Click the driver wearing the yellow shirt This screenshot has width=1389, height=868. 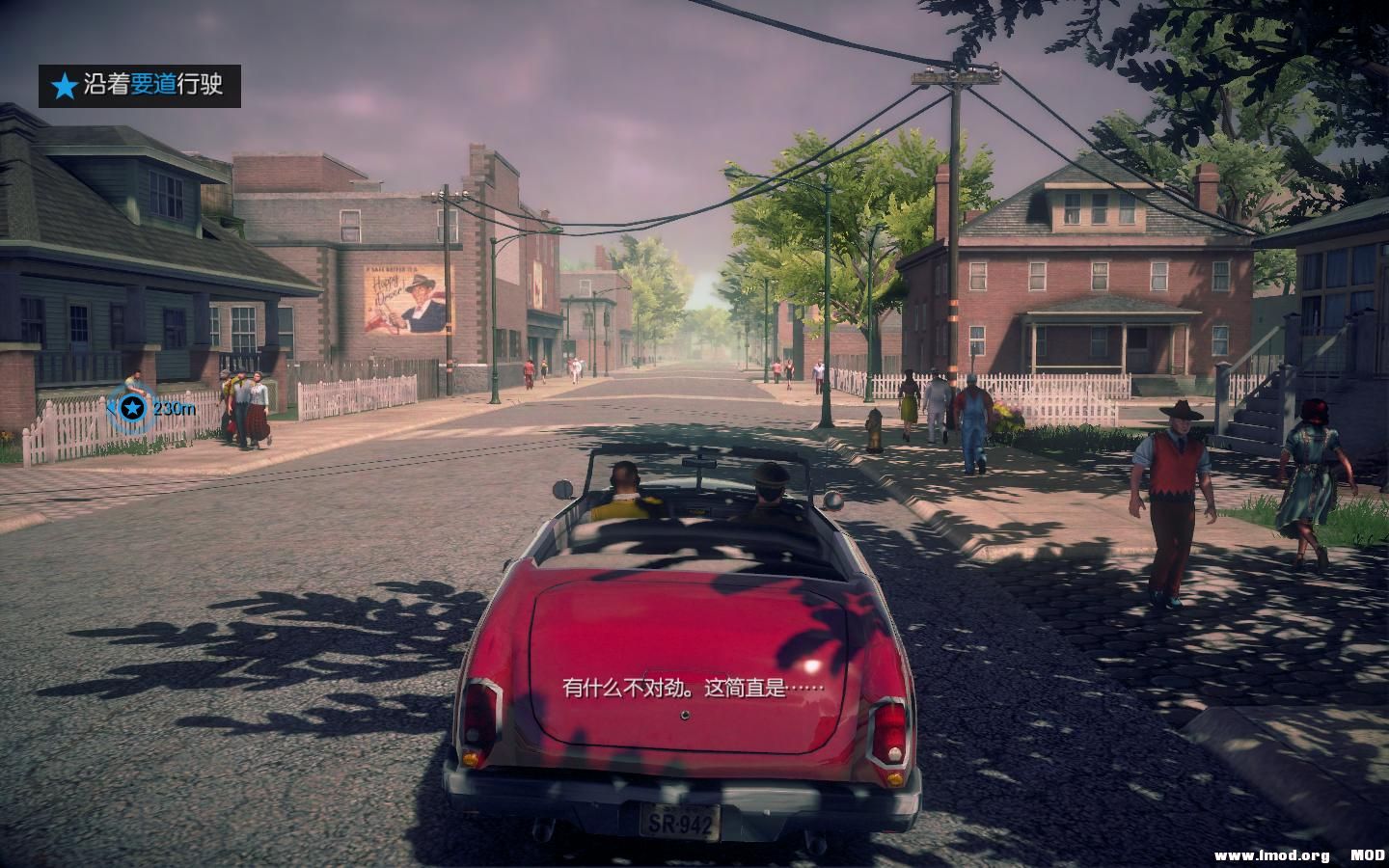tap(623, 492)
